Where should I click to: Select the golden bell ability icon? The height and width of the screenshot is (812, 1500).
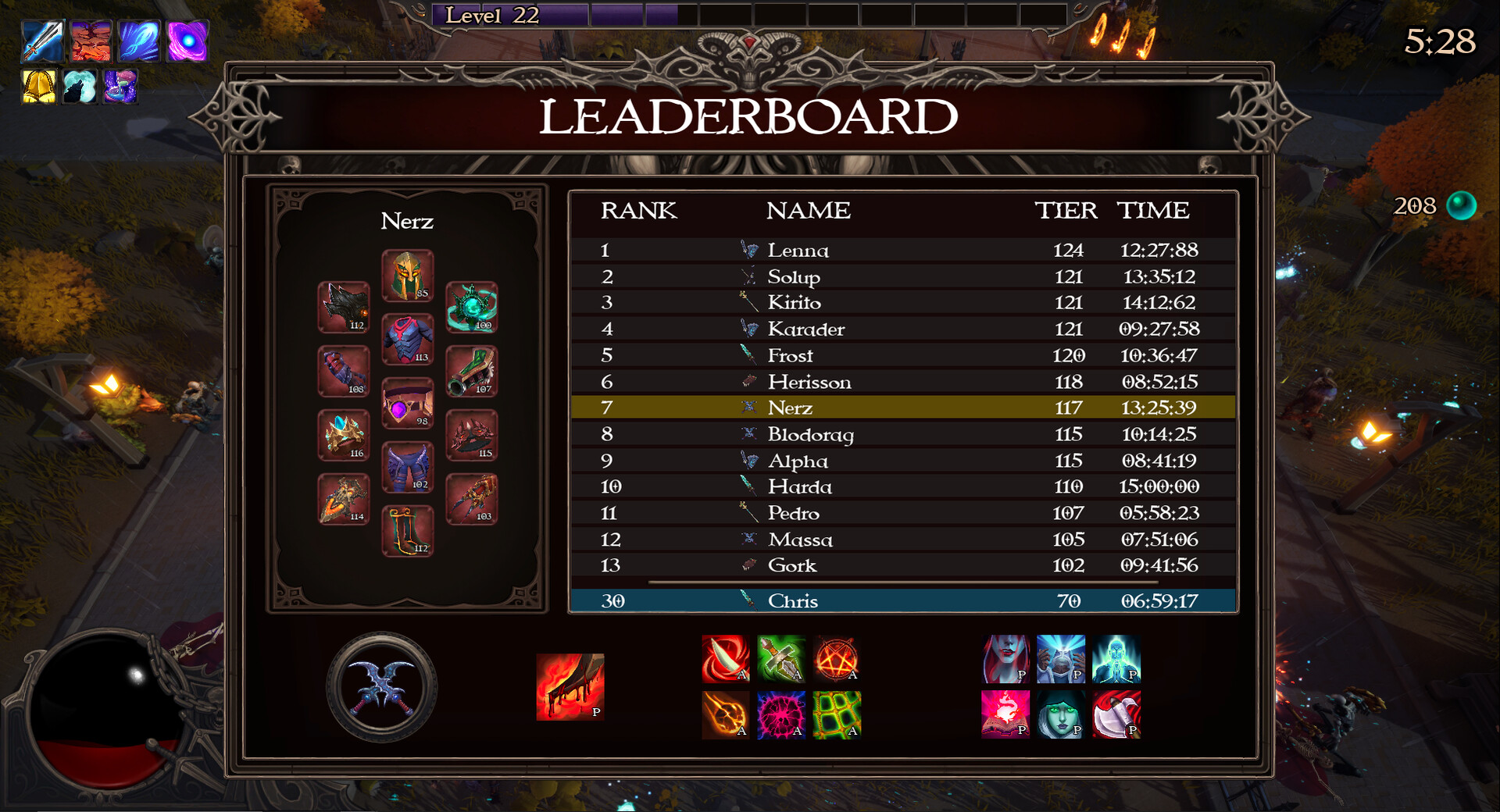point(38,87)
